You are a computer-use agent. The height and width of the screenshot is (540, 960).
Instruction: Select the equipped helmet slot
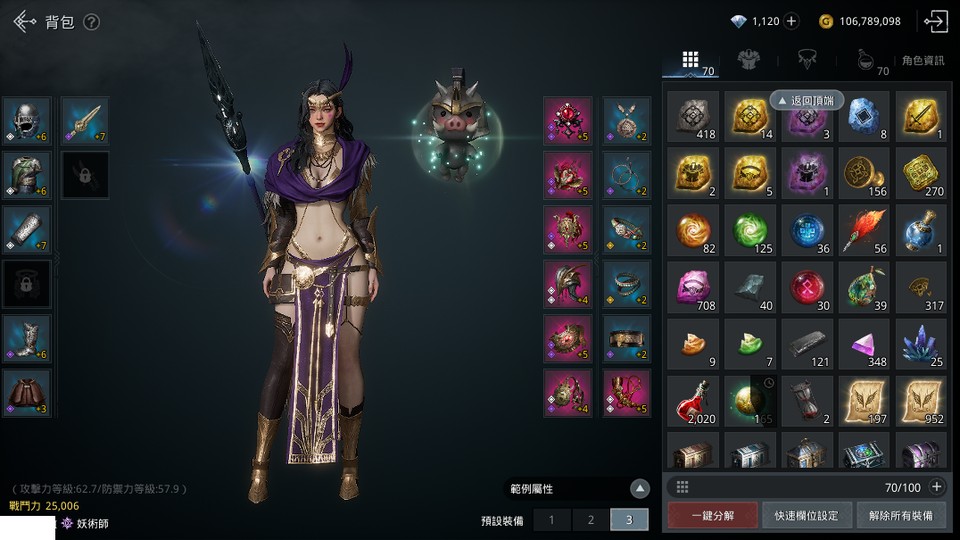click(27, 120)
